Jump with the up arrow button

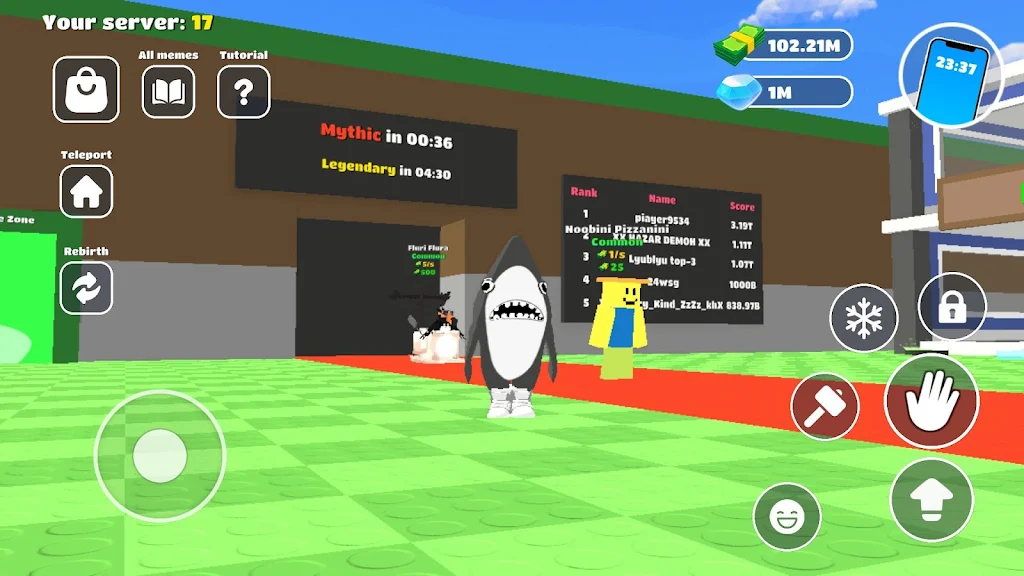[x=931, y=499]
